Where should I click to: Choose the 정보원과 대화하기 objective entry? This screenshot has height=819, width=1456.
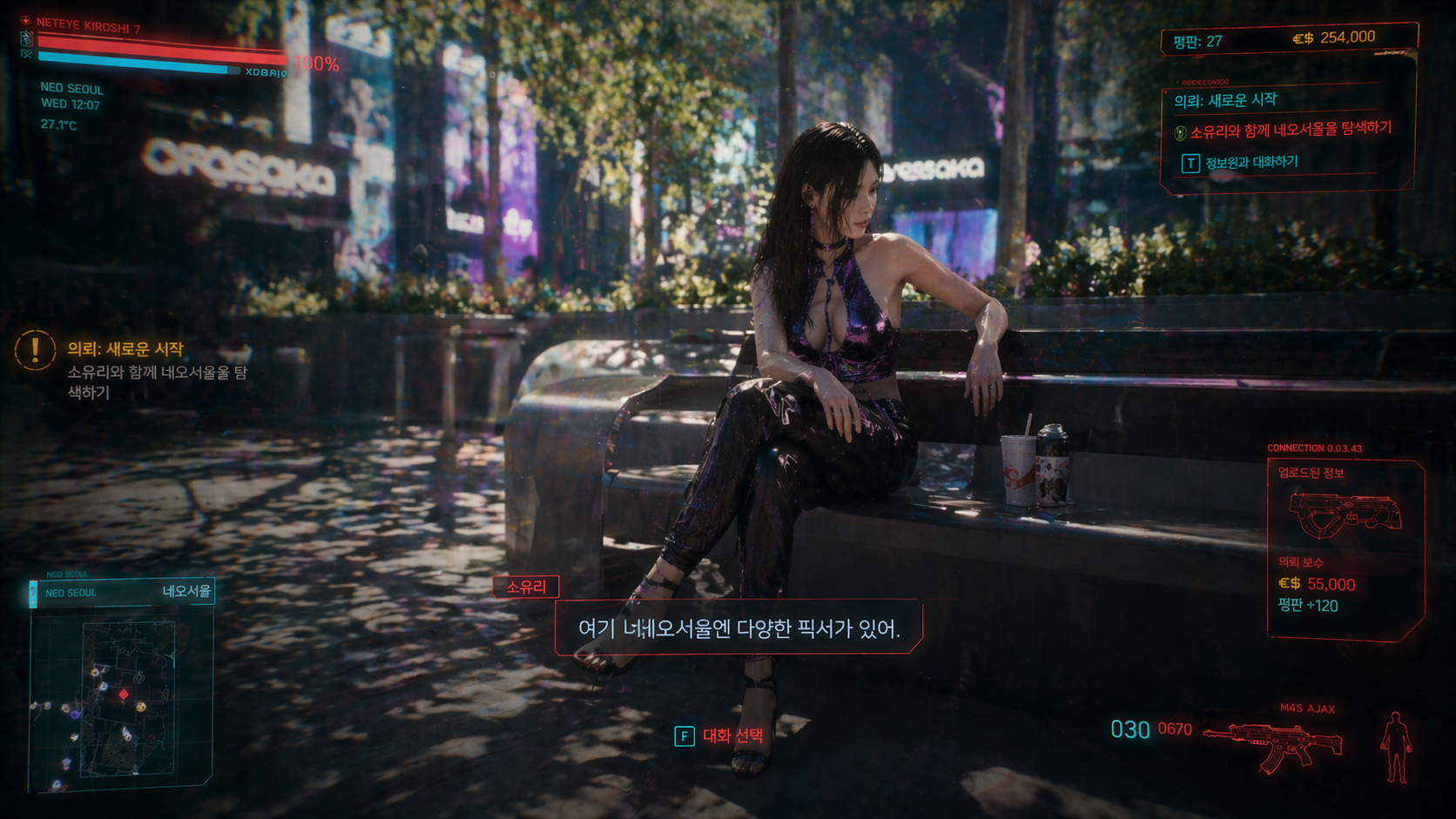point(1250,163)
